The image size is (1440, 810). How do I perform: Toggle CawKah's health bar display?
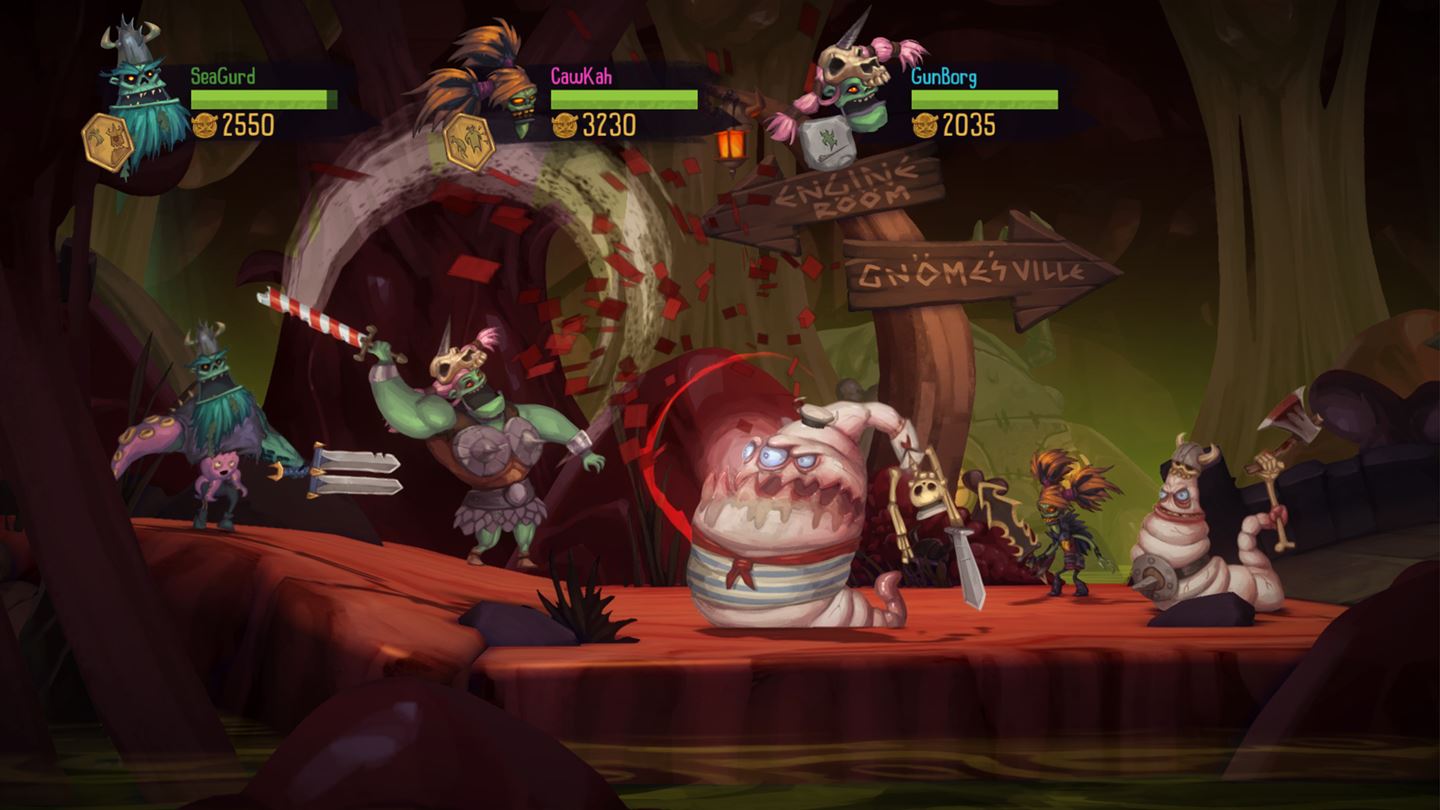click(622, 100)
